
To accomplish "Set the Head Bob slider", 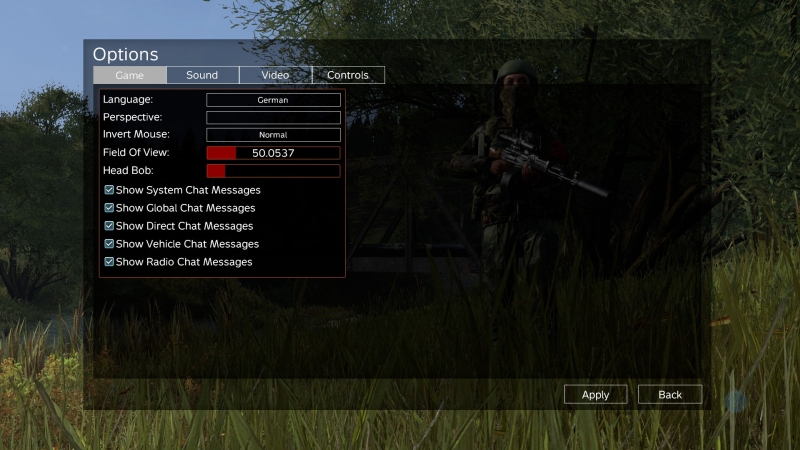I will (273, 171).
